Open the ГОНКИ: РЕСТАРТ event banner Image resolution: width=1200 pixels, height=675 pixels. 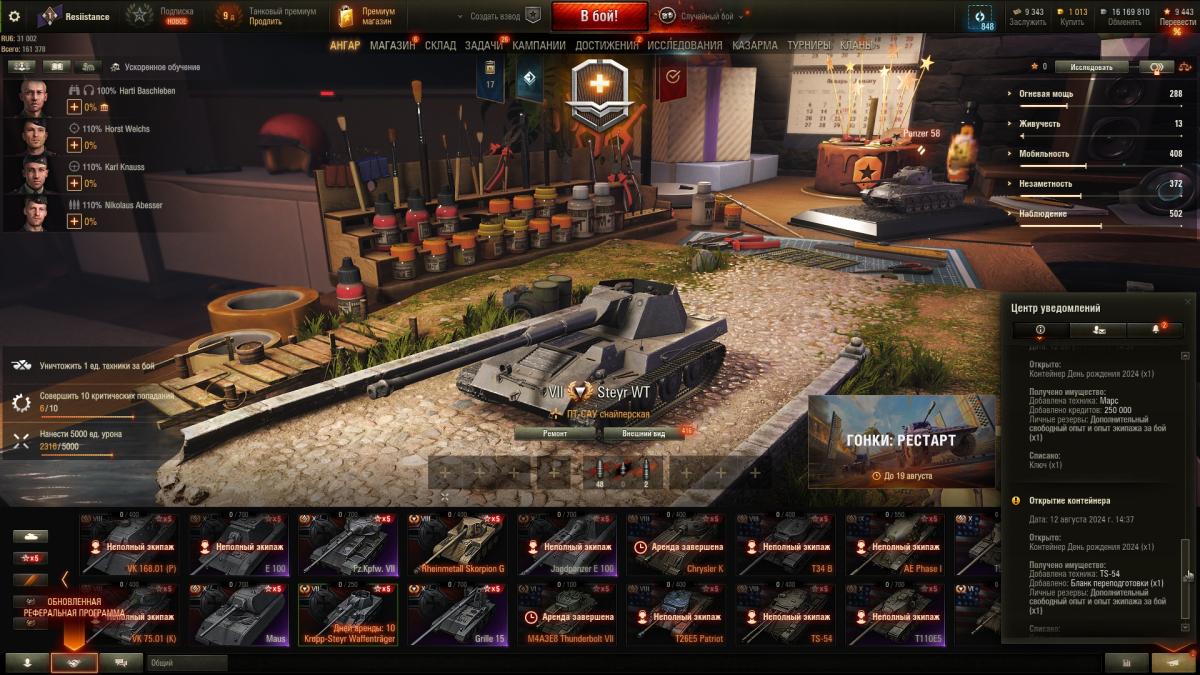[901, 441]
